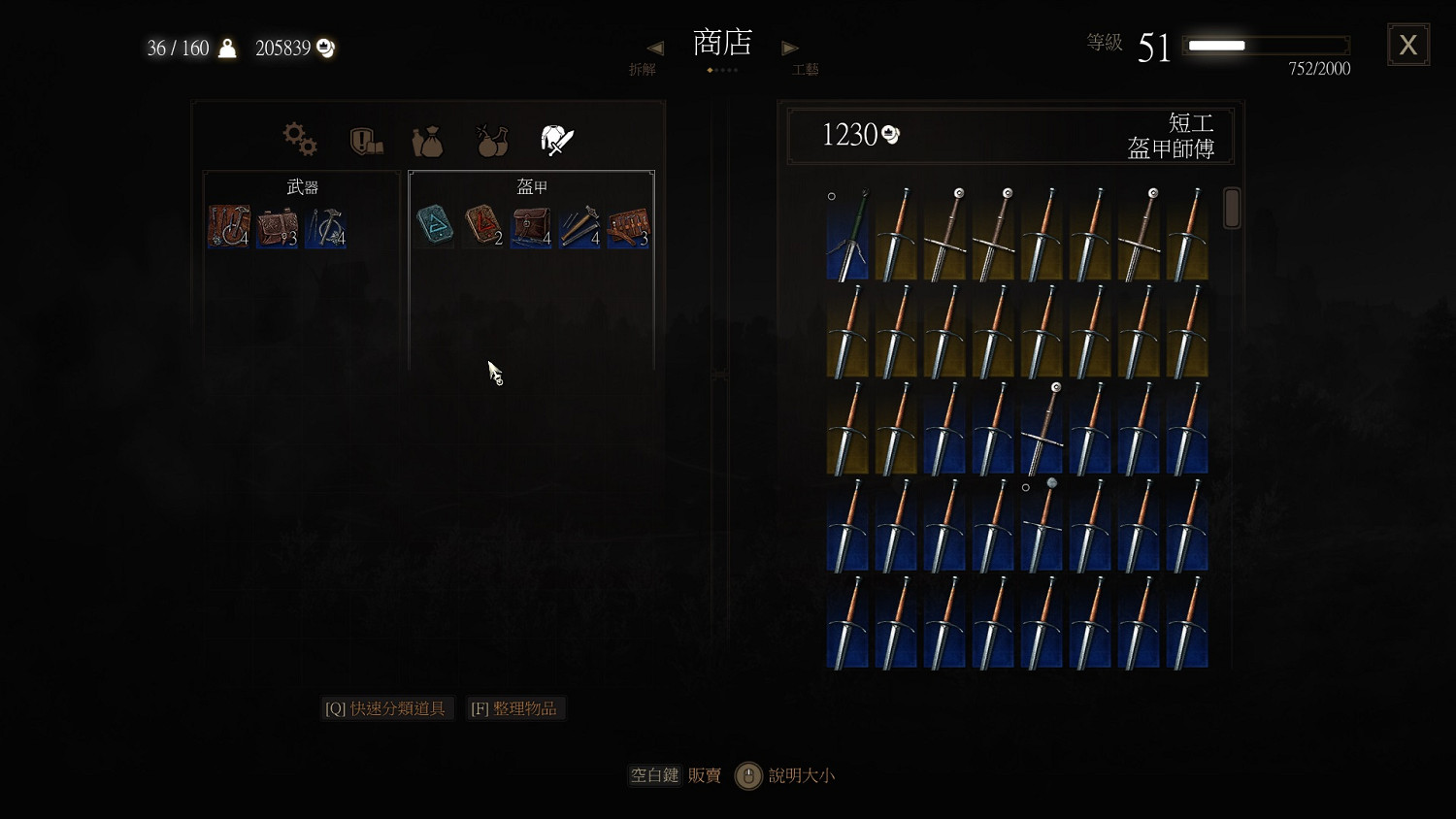Select the 盔甲 armor category header
The image size is (1456, 819).
(x=532, y=185)
